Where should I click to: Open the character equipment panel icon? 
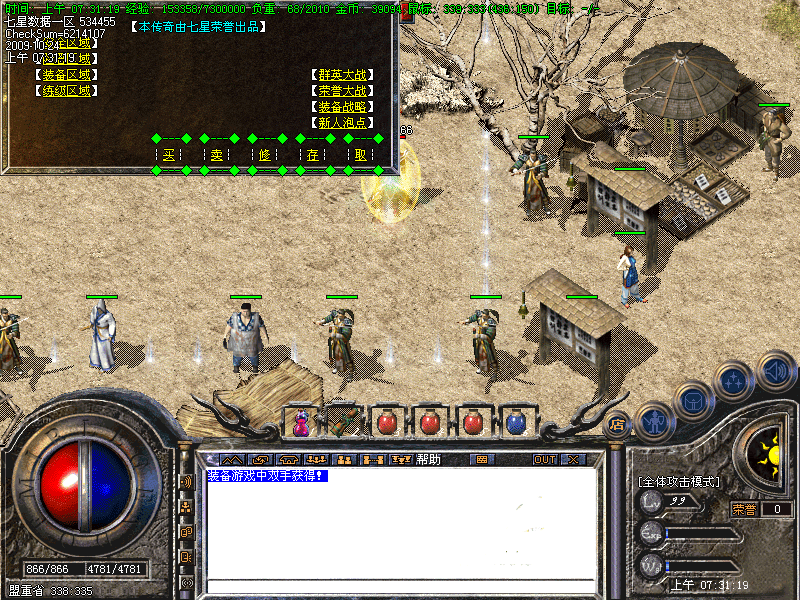654,420
